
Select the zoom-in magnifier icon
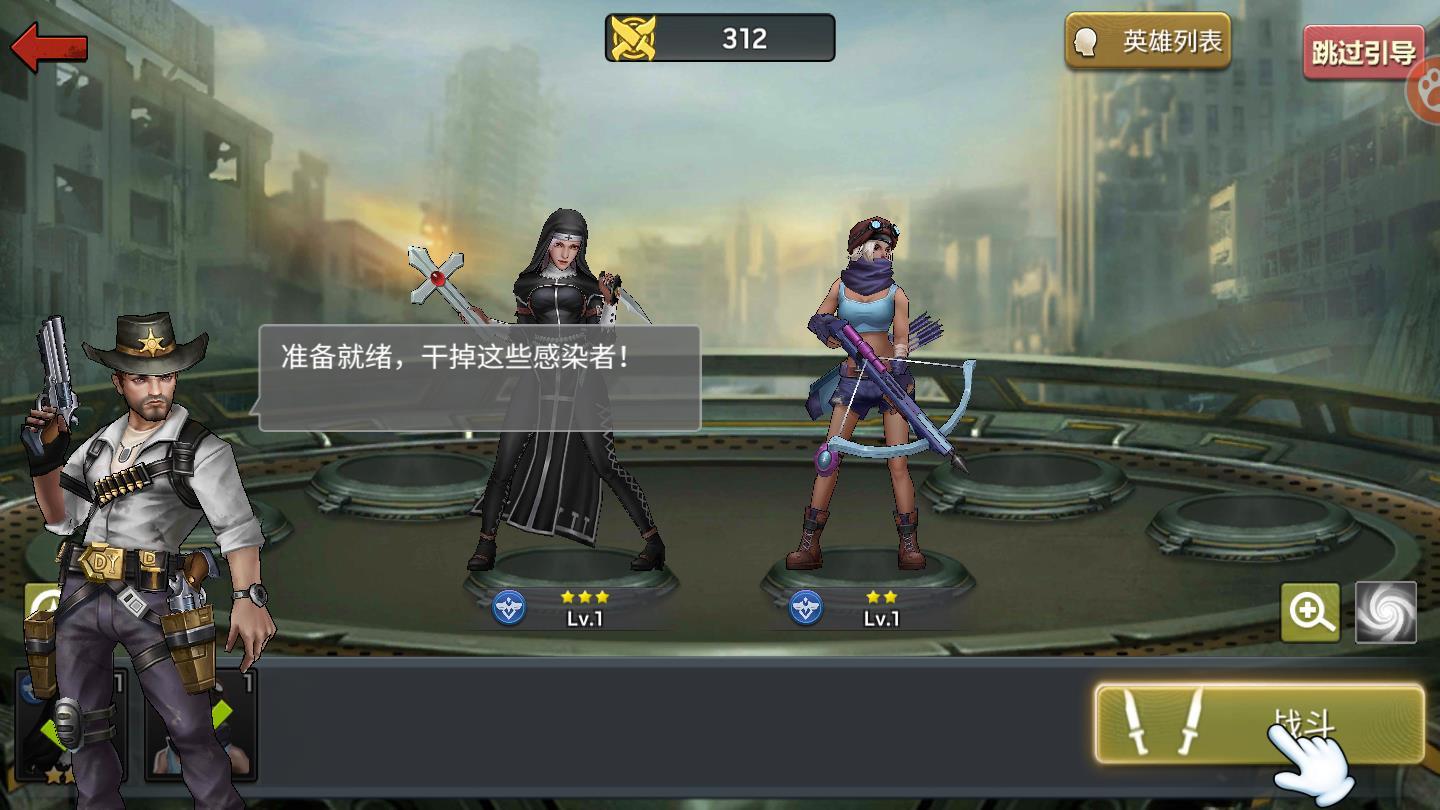[x=1311, y=611]
